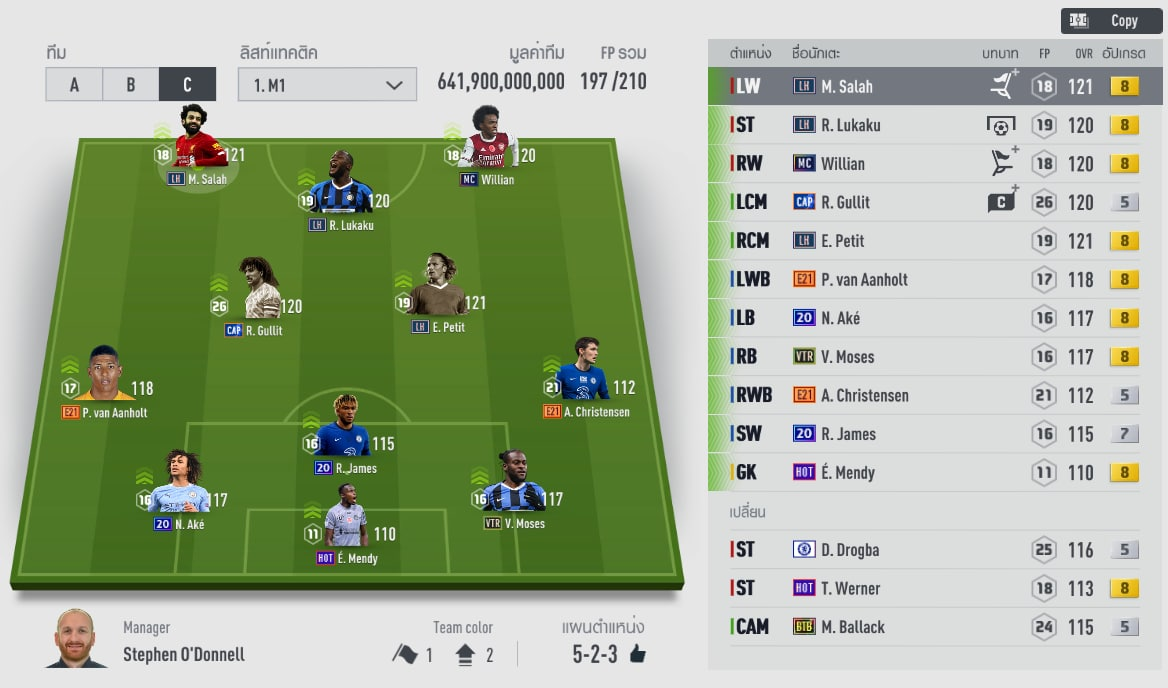
Task: Open manager Stephen O'Donnell's portrait
Action: coord(74,638)
